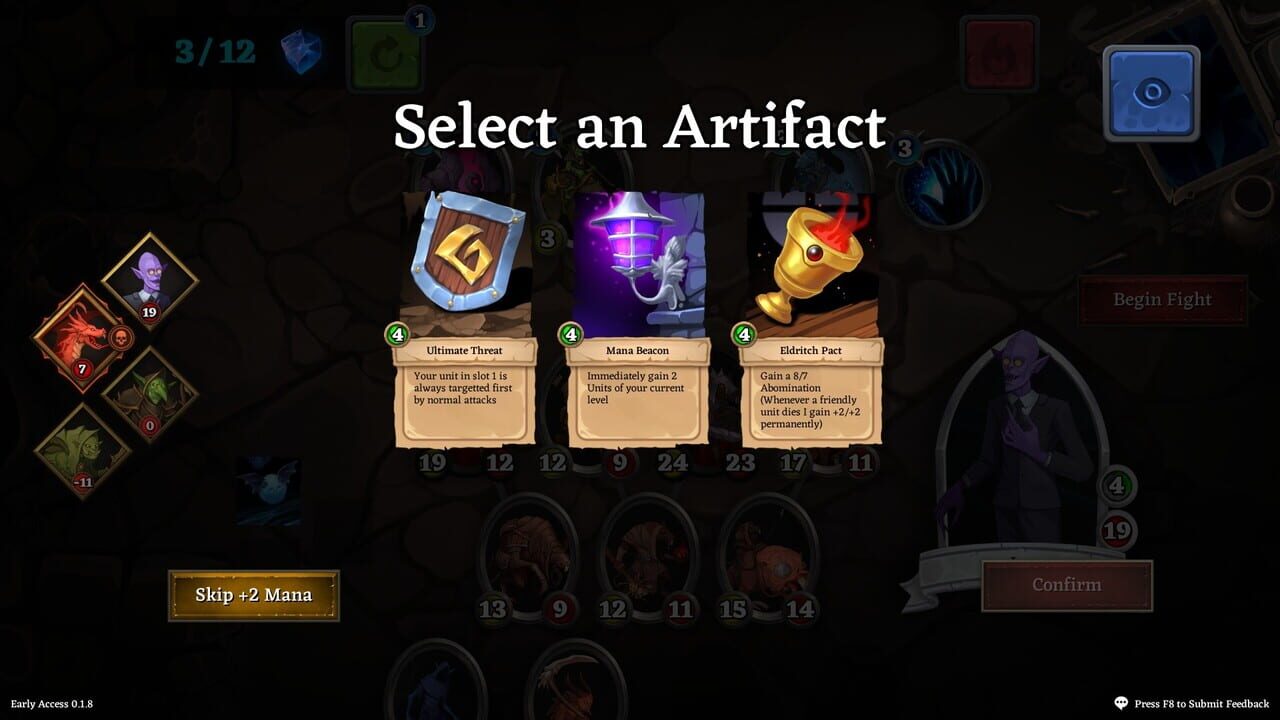
Task: Click the vampire enemy portrait with 19 health
Action: click(150, 275)
